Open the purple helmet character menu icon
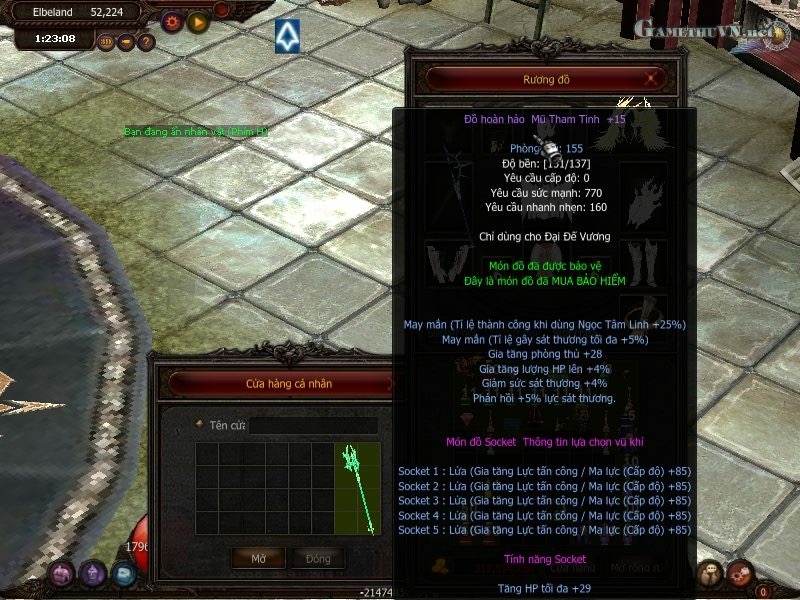The height and width of the screenshot is (600, 800). click(x=62, y=574)
